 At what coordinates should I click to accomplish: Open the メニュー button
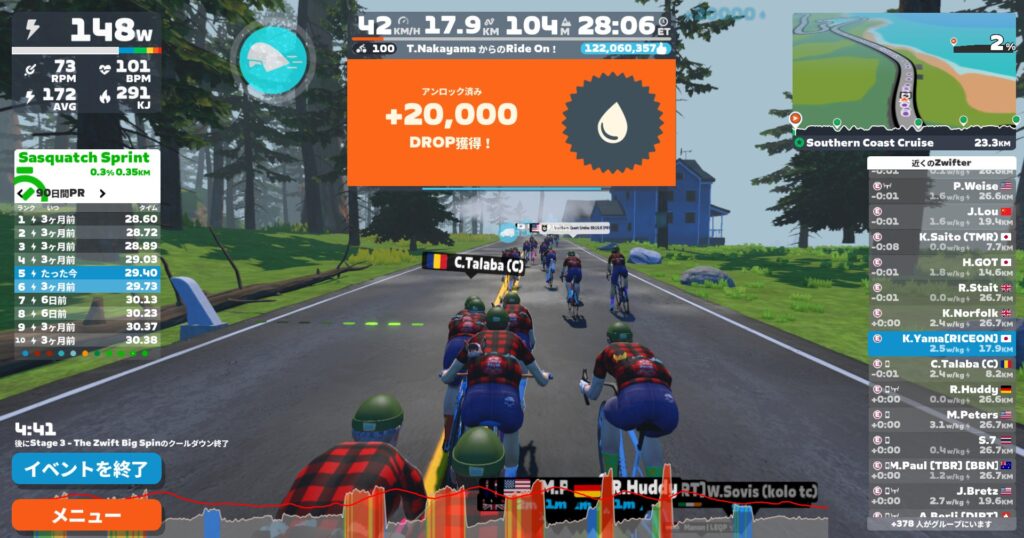pyautogui.click(x=86, y=515)
